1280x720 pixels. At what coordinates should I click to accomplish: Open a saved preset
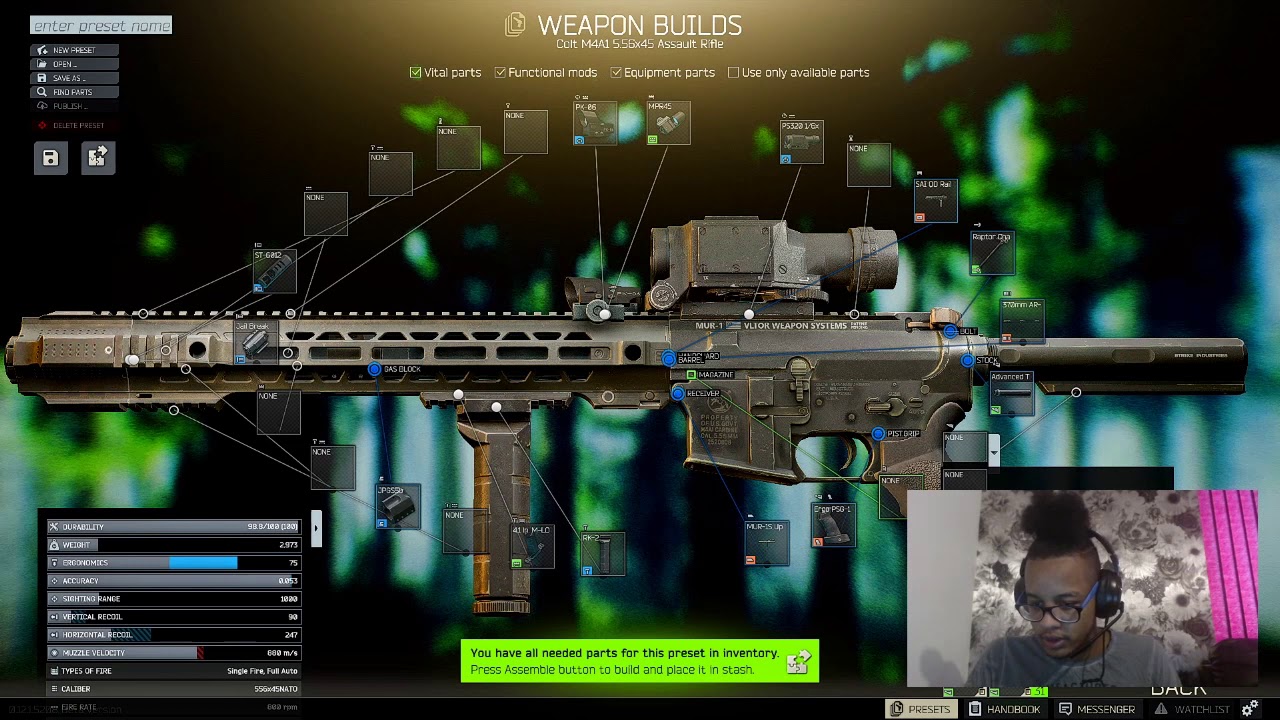click(x=65, y=64)
